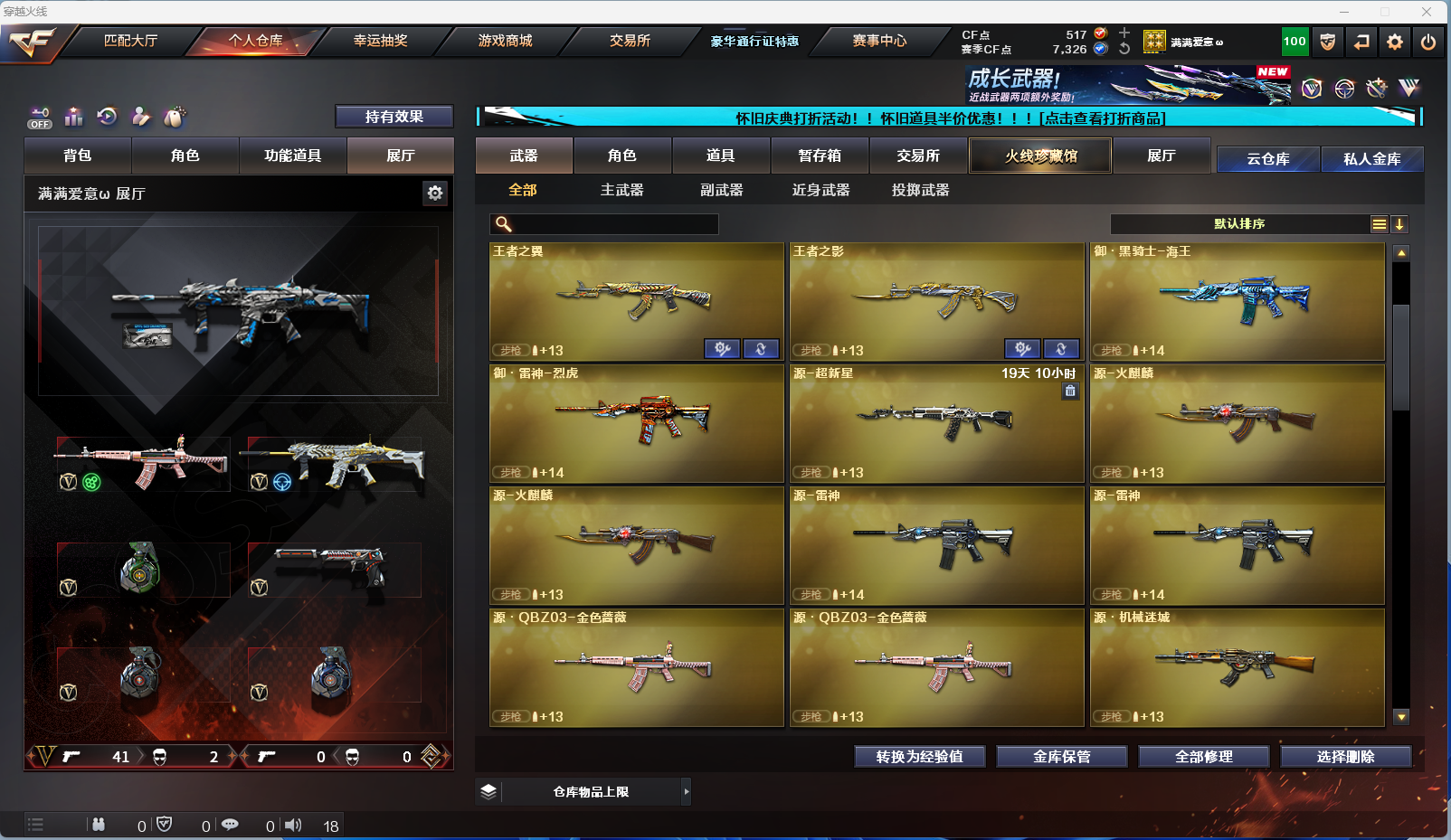
Task: Select the 王者之翼 weapon tile
Action: coord(636,301)
